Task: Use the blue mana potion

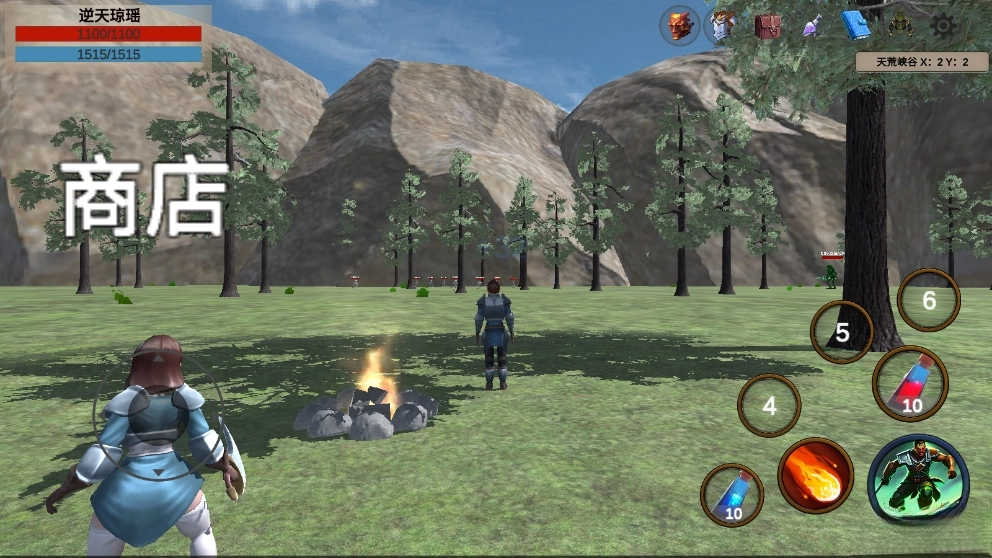Action: (x=732, y=495)
